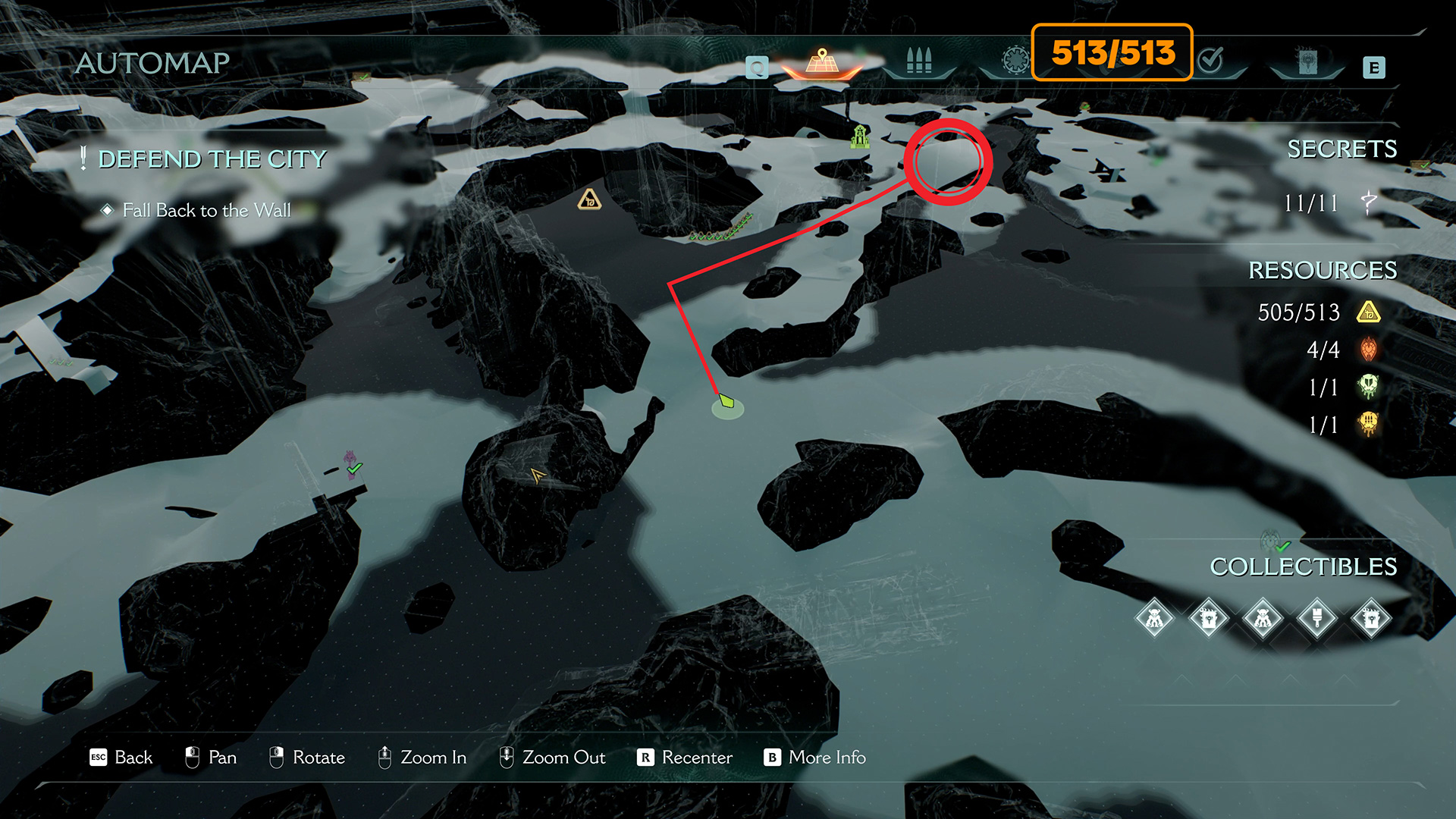Choose the paintbrush skin collectible

(x=1316, y=619)
